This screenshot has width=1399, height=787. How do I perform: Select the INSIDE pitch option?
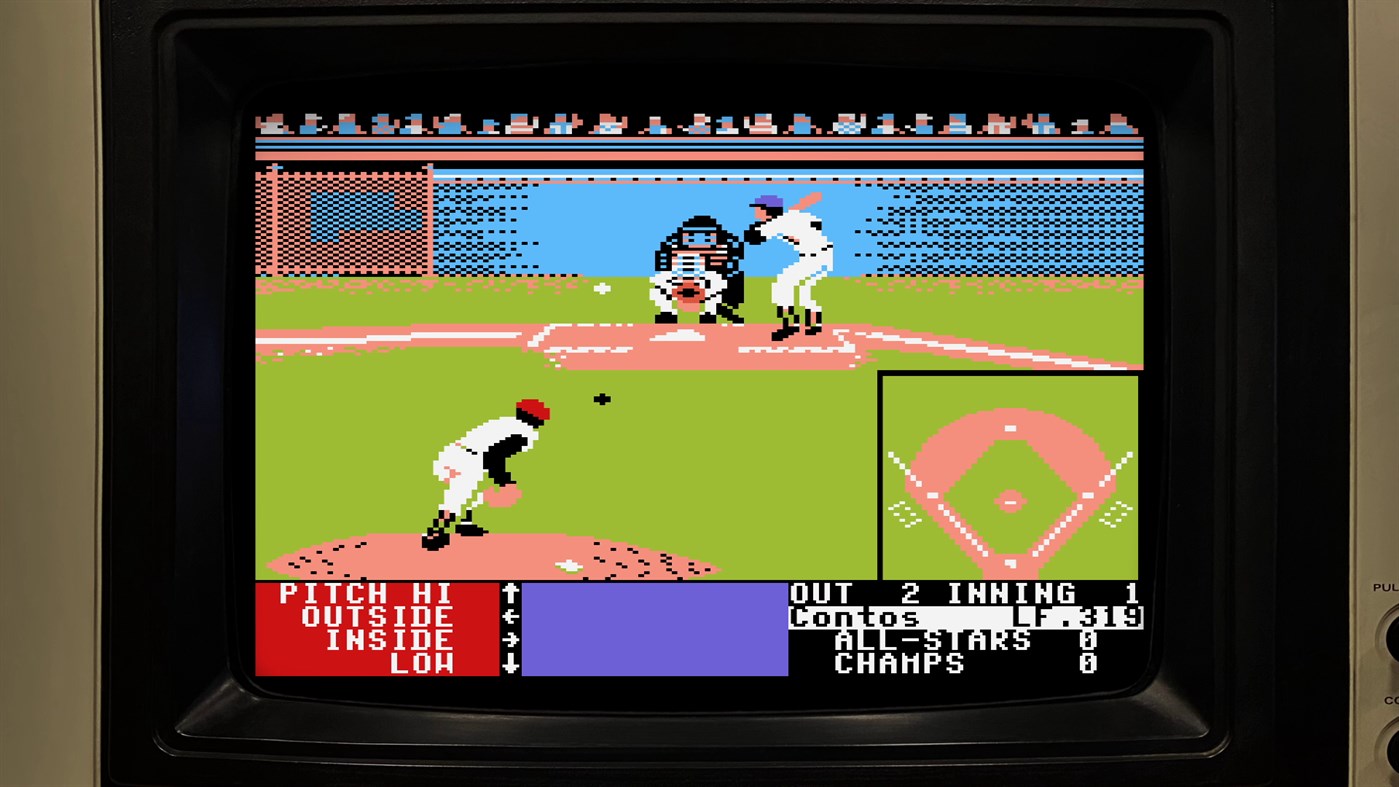pyautogui.click(x=391, y=640)
